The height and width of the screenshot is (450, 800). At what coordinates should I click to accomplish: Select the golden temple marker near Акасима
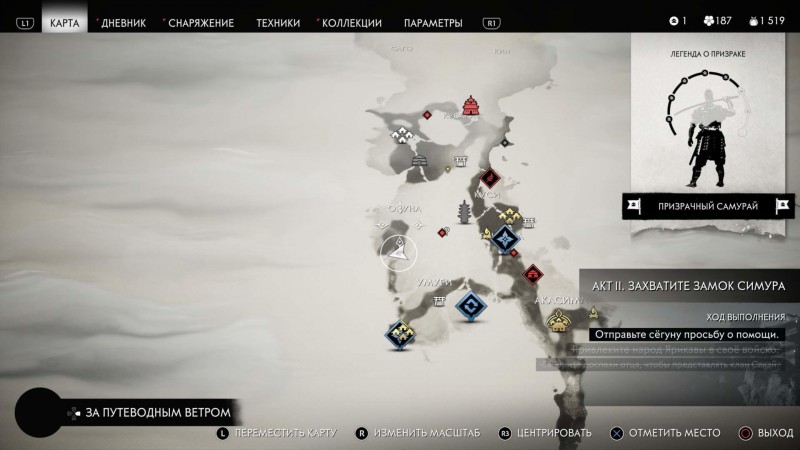[558, 320]
